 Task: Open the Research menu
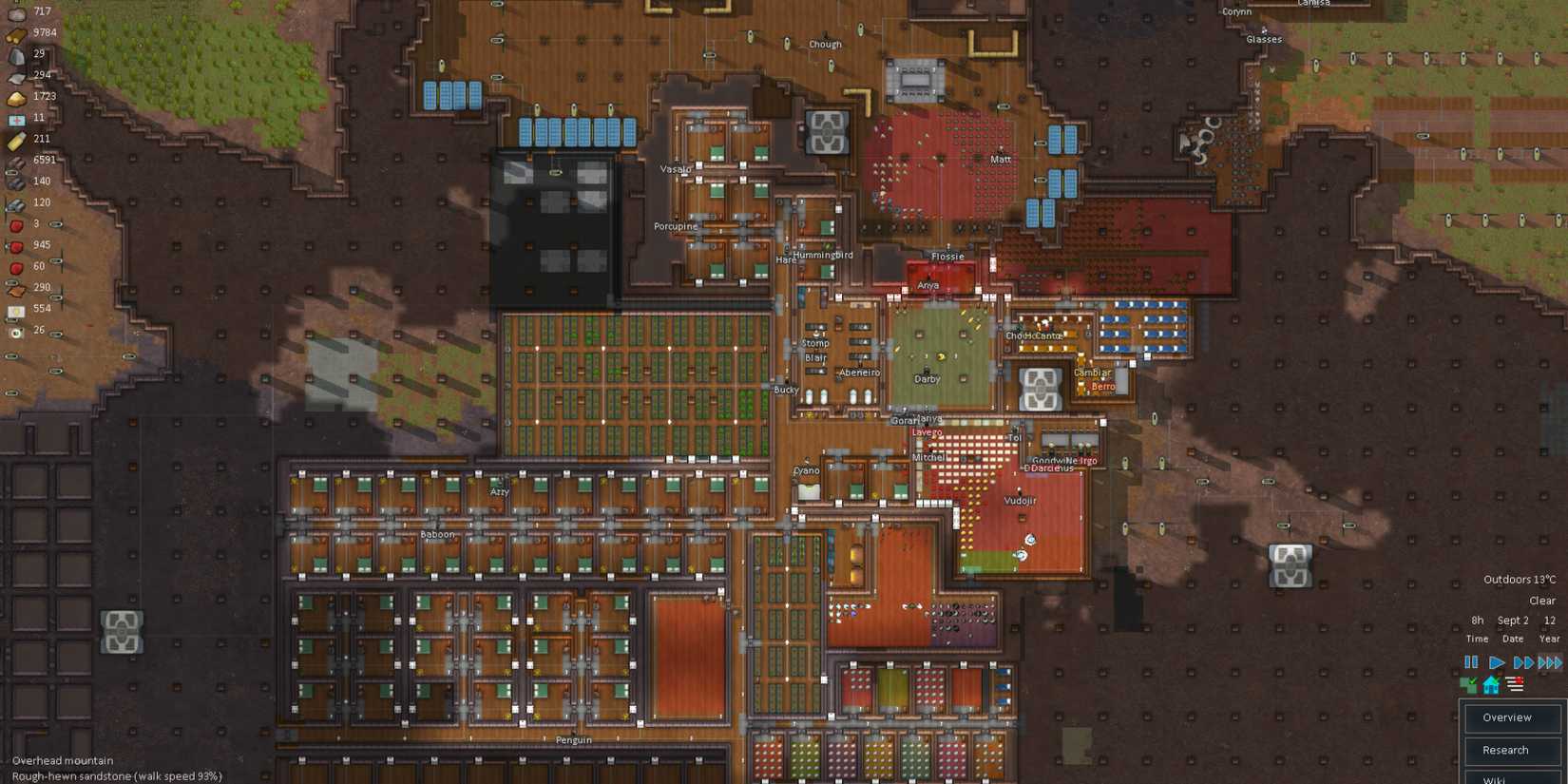[1512, 750]
